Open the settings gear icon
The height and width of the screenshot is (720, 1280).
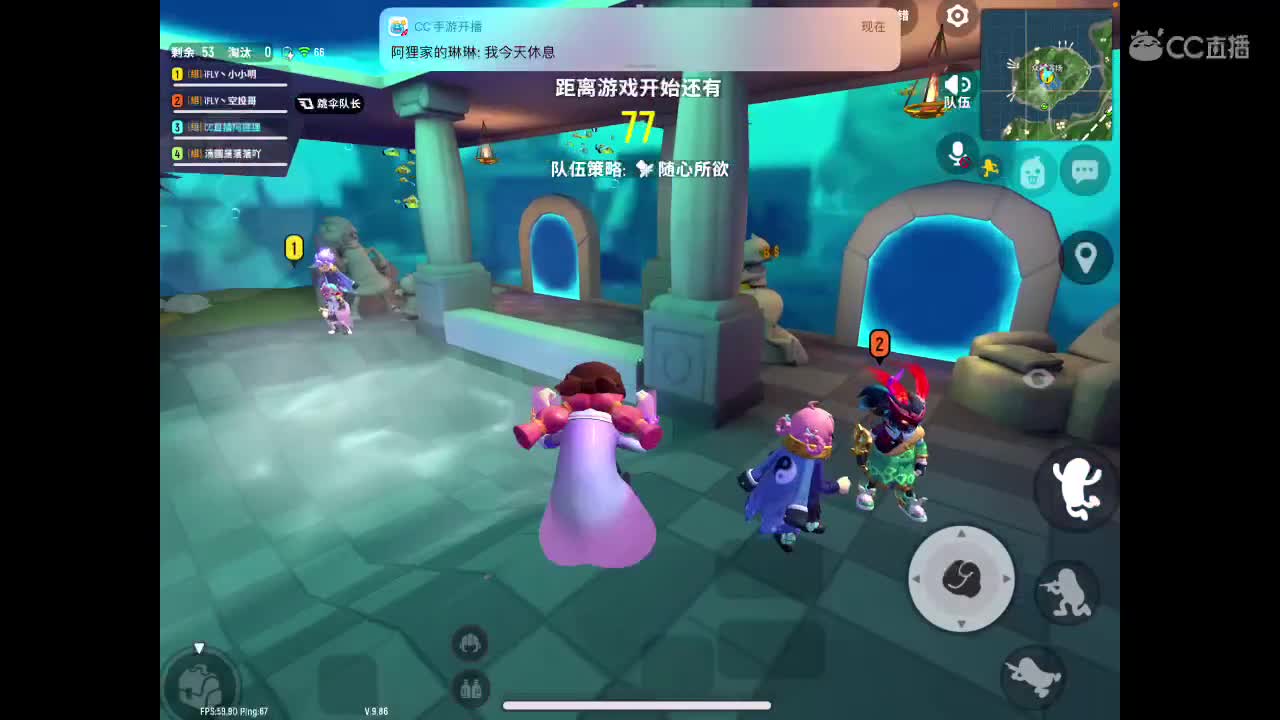(x=957, y=17)
